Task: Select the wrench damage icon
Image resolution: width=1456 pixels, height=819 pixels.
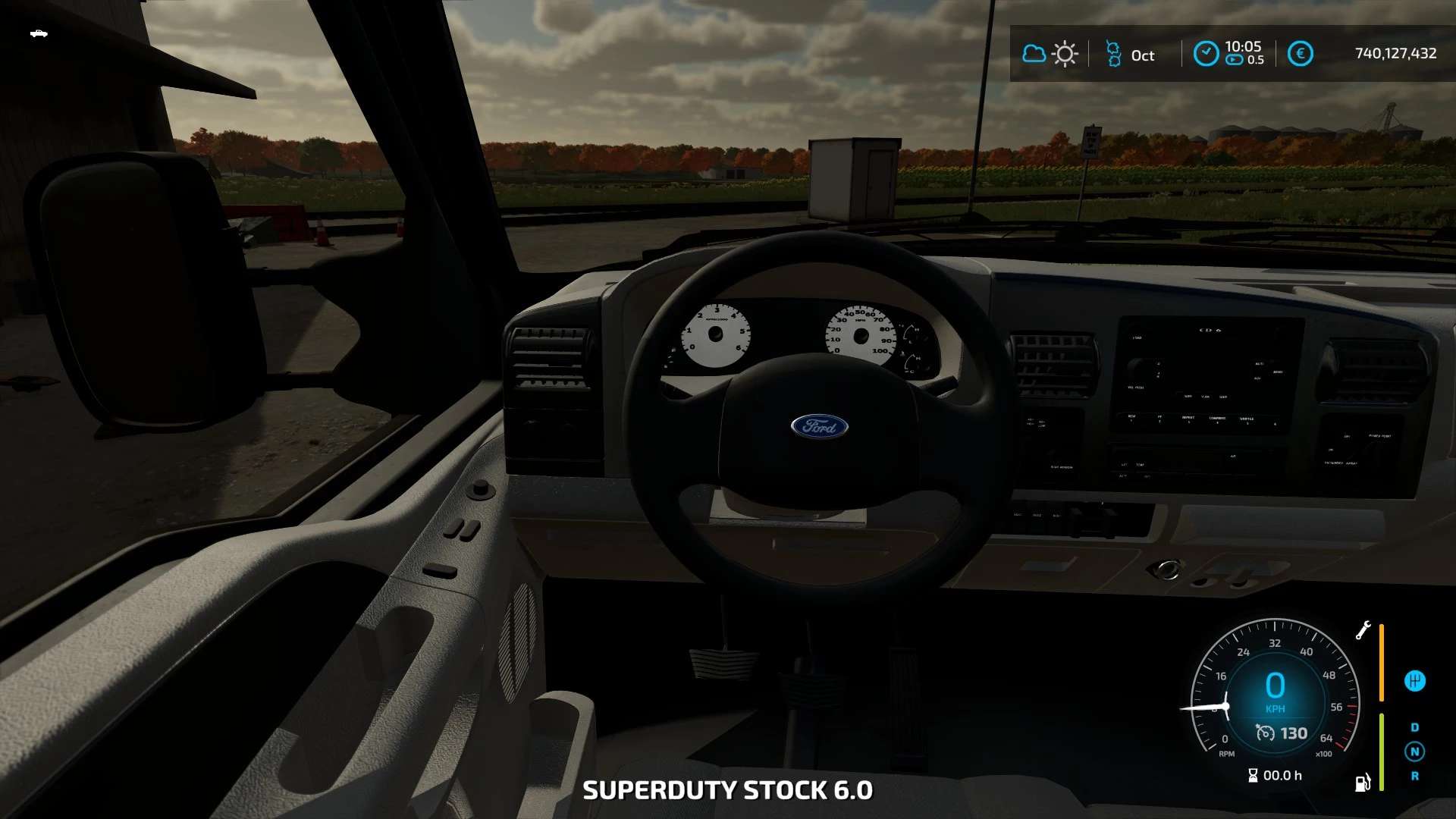Action: click(x=1363, y=630)
